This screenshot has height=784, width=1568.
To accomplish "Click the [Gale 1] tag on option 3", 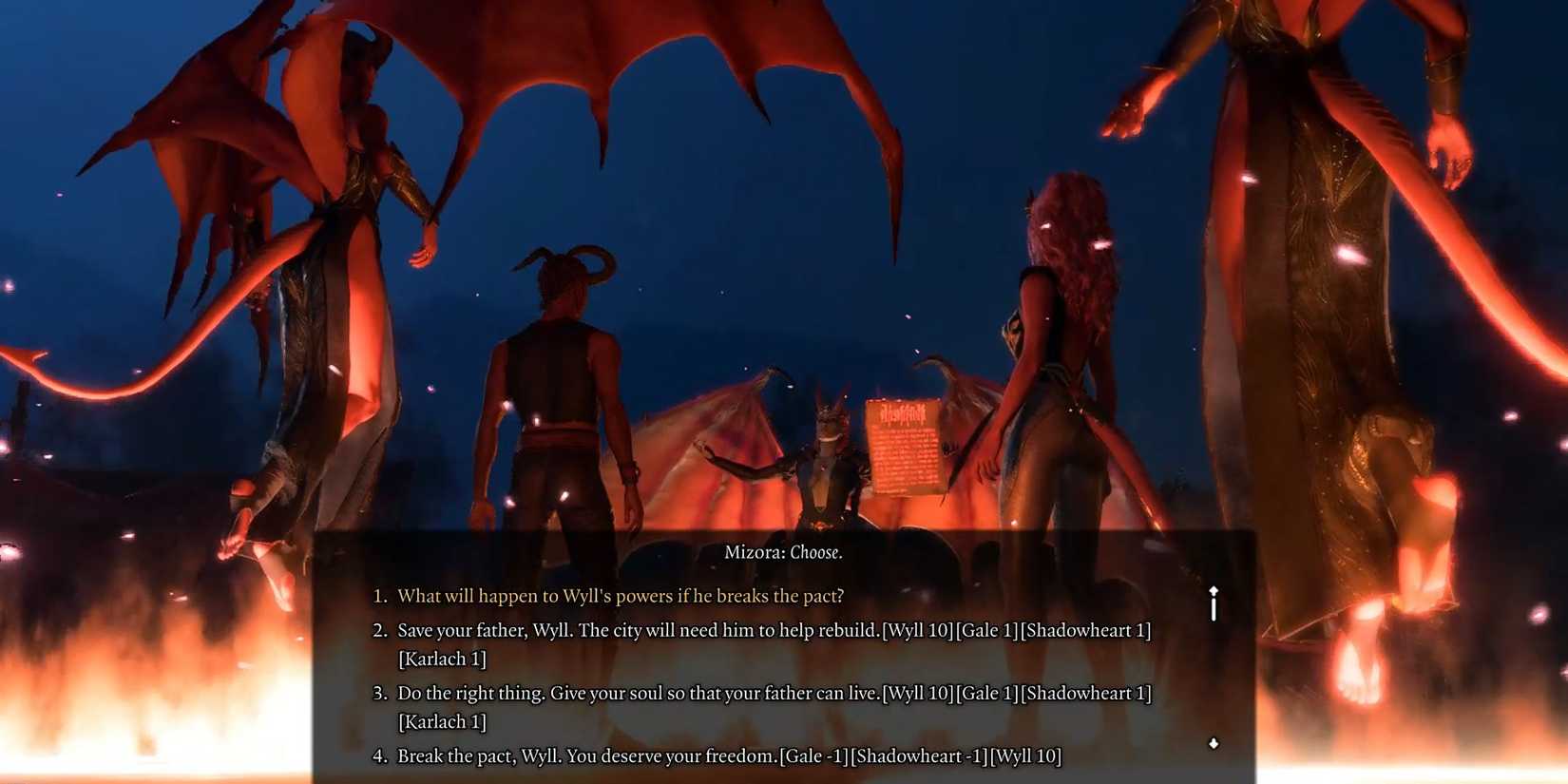I will point(986,693).
